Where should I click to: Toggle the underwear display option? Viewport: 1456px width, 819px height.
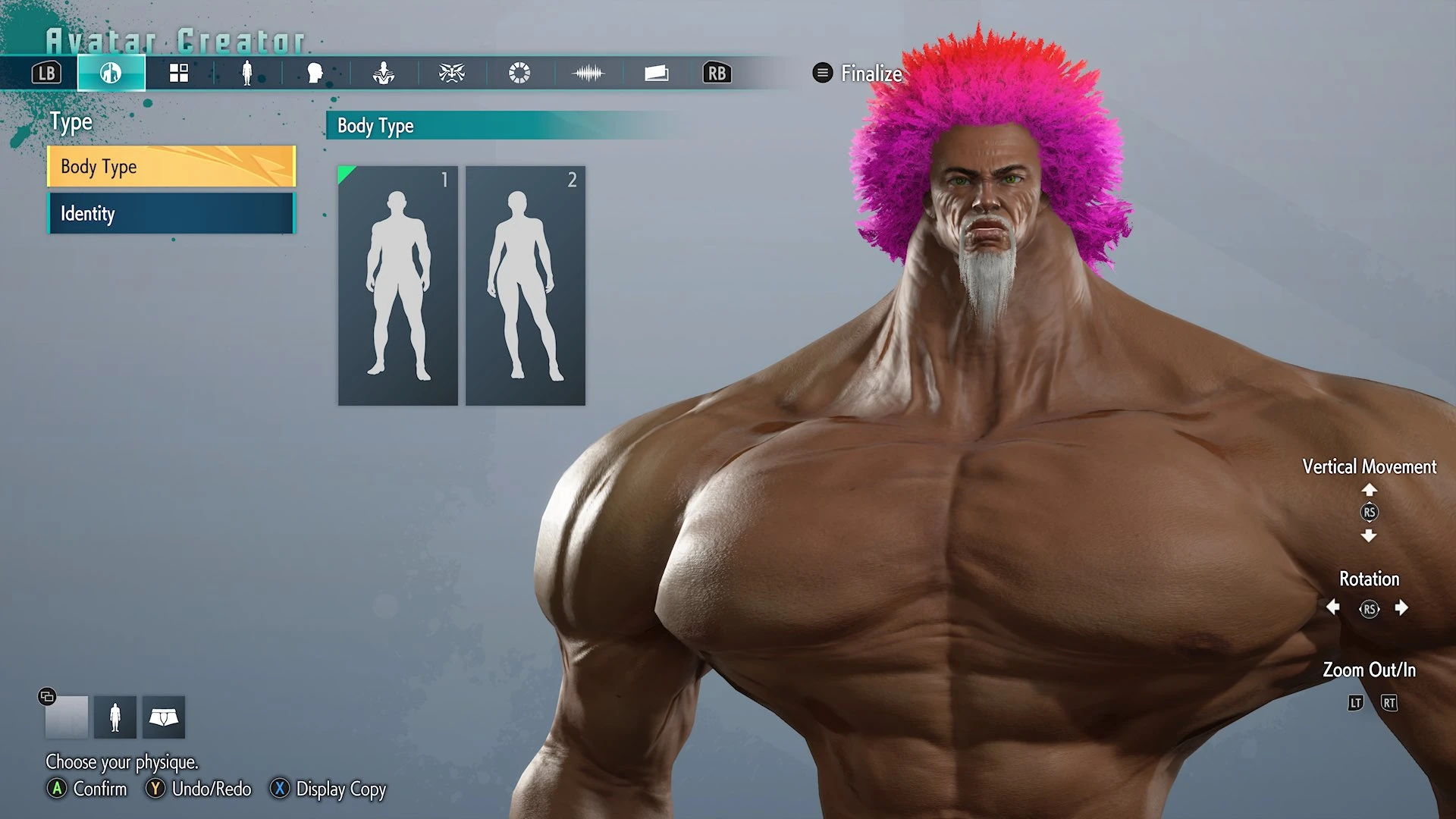pyautogui.click(x=164, y=717)
